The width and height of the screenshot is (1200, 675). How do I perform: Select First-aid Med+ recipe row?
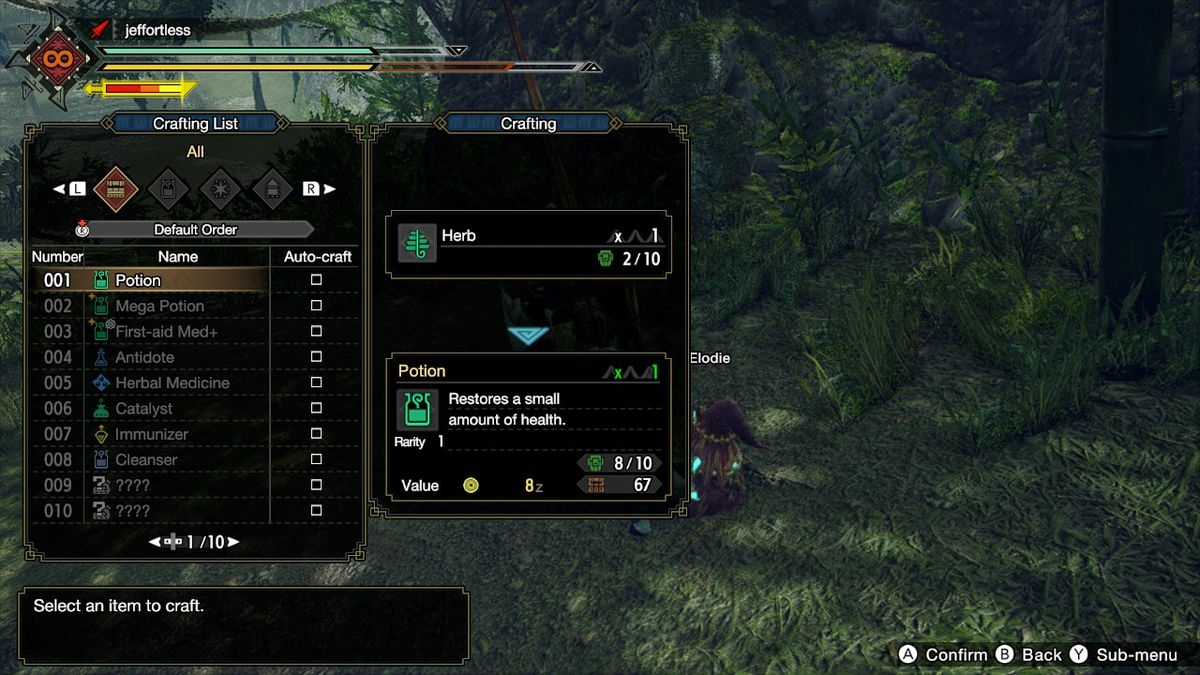tap(166, 332)
